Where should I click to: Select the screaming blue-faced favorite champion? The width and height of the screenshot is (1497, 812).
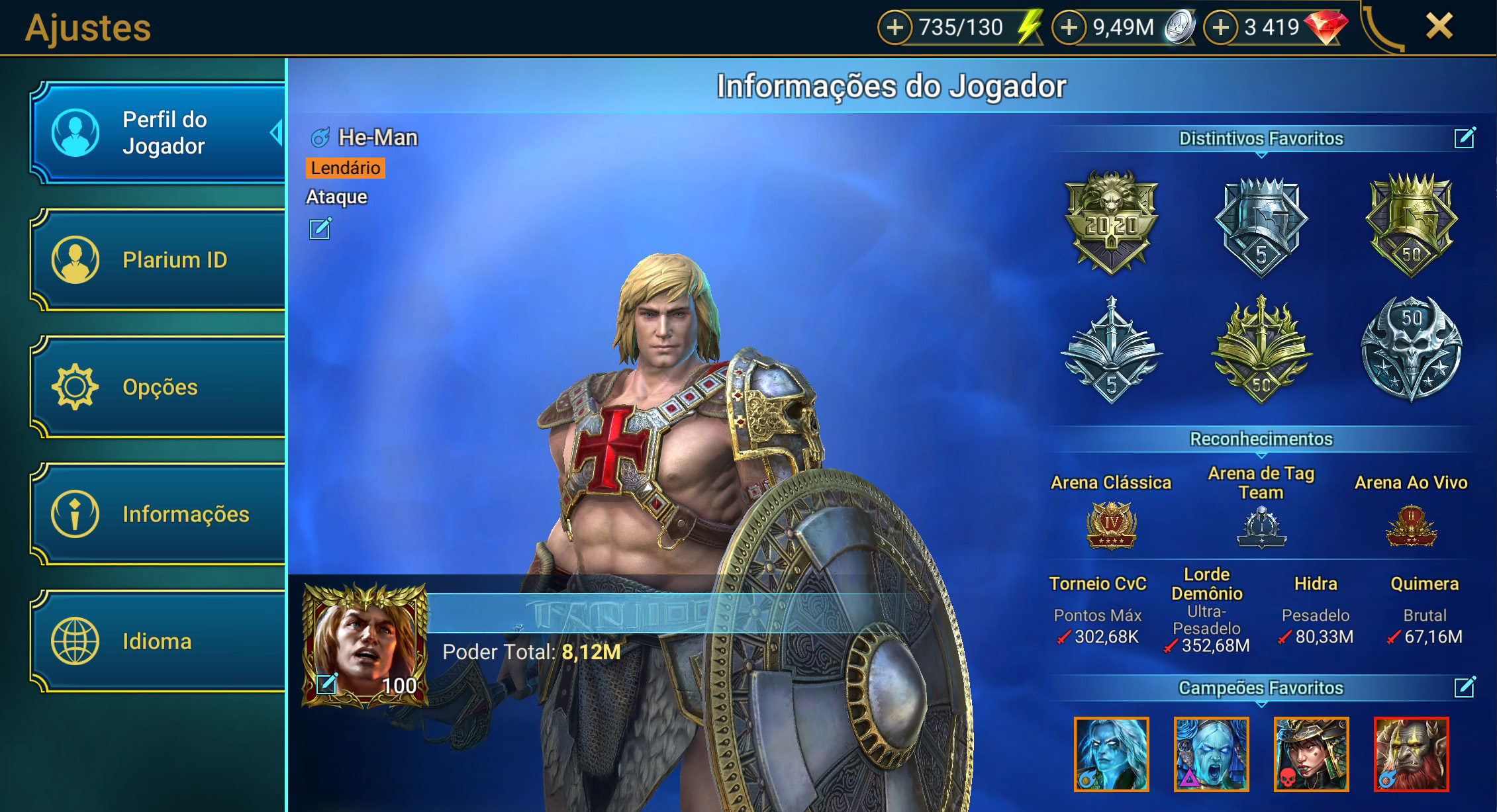pos(1211,754)
